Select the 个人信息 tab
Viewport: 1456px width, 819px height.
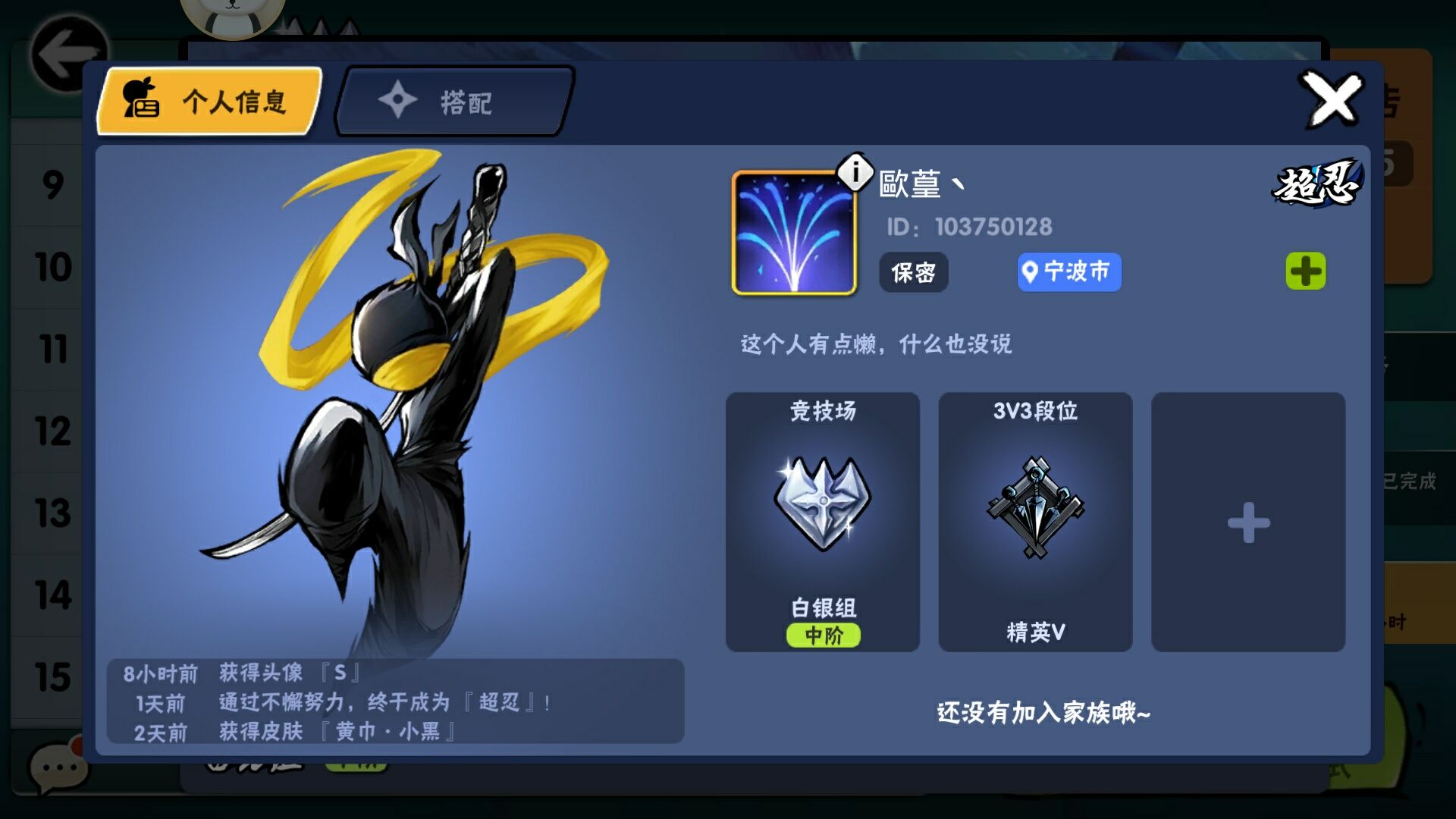(x=207, y=103)
